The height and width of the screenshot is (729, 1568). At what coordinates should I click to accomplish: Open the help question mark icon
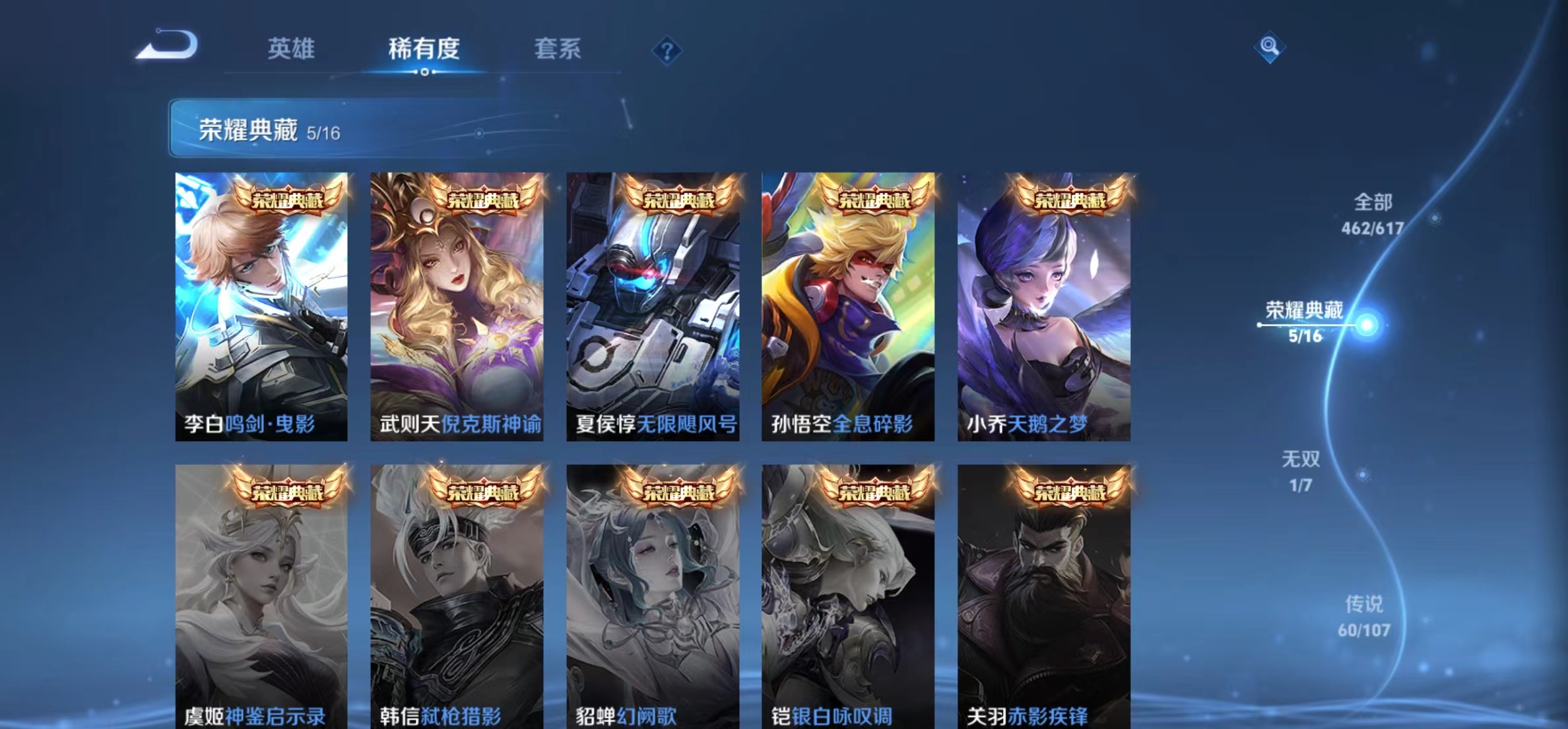coord(668,50)
